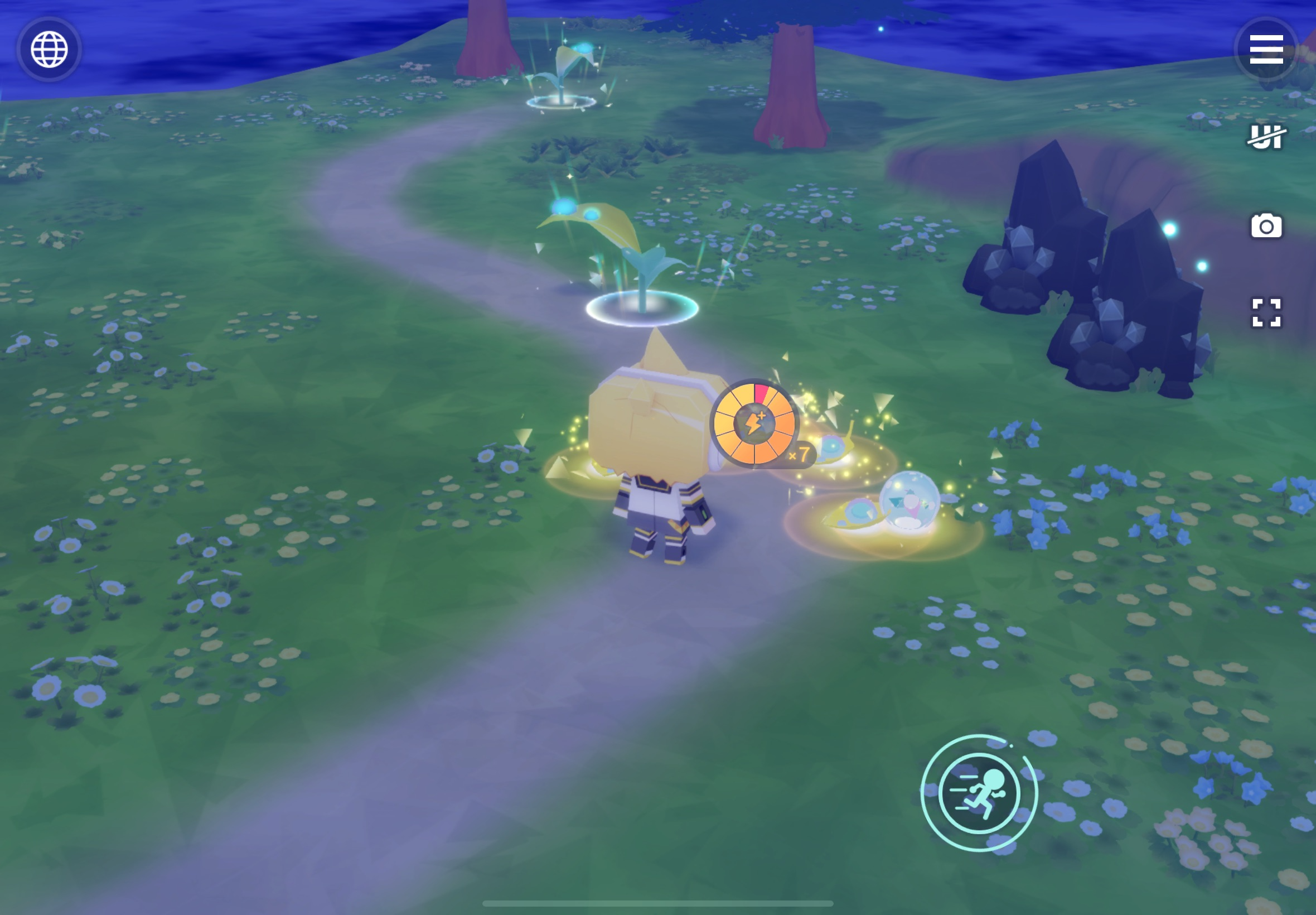The width and height of the screenshot is (1316, 915).
Task: Open the globe world map button
Action: pos(49,49)
